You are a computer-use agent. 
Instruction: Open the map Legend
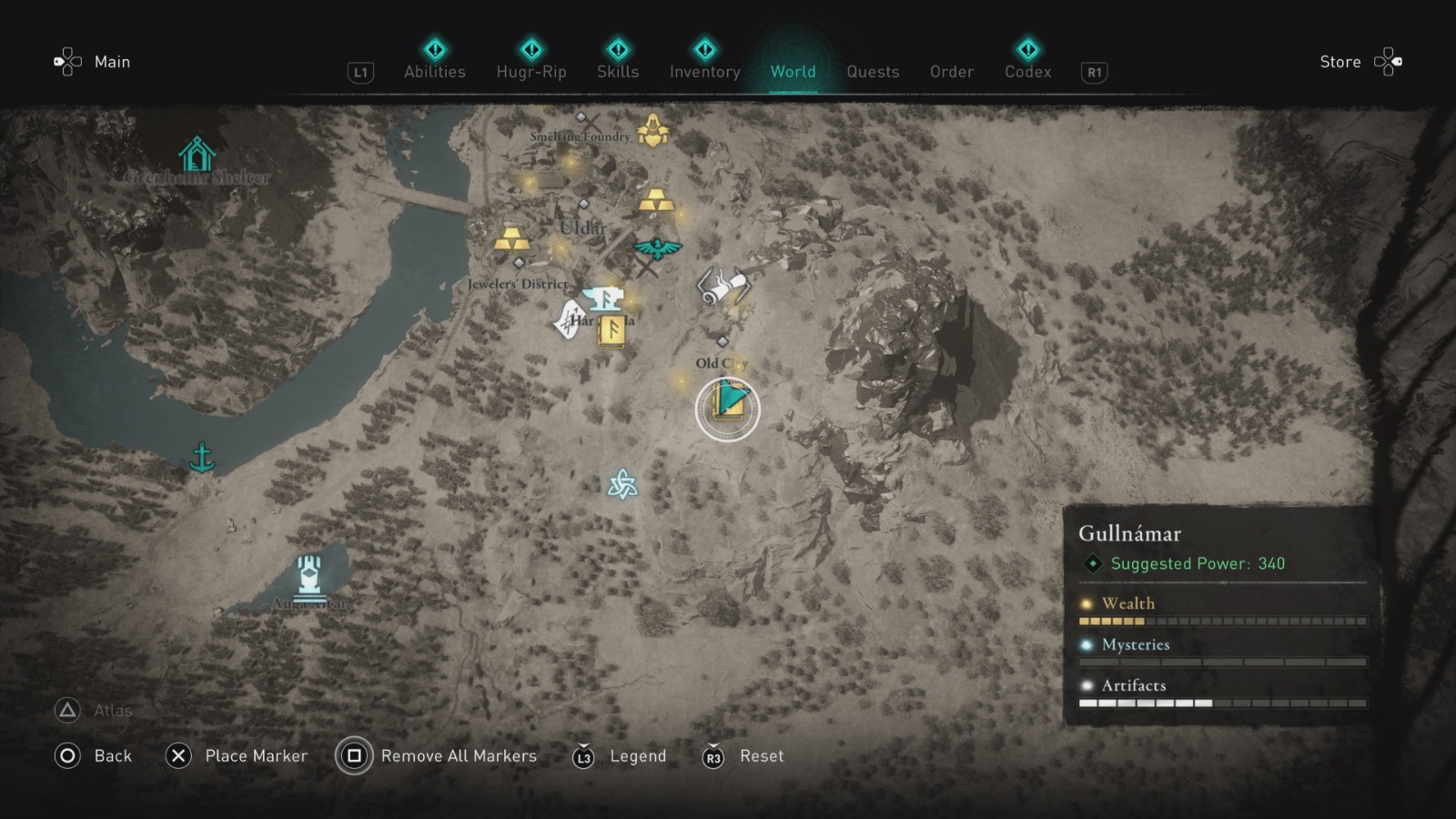click(638, 756)
